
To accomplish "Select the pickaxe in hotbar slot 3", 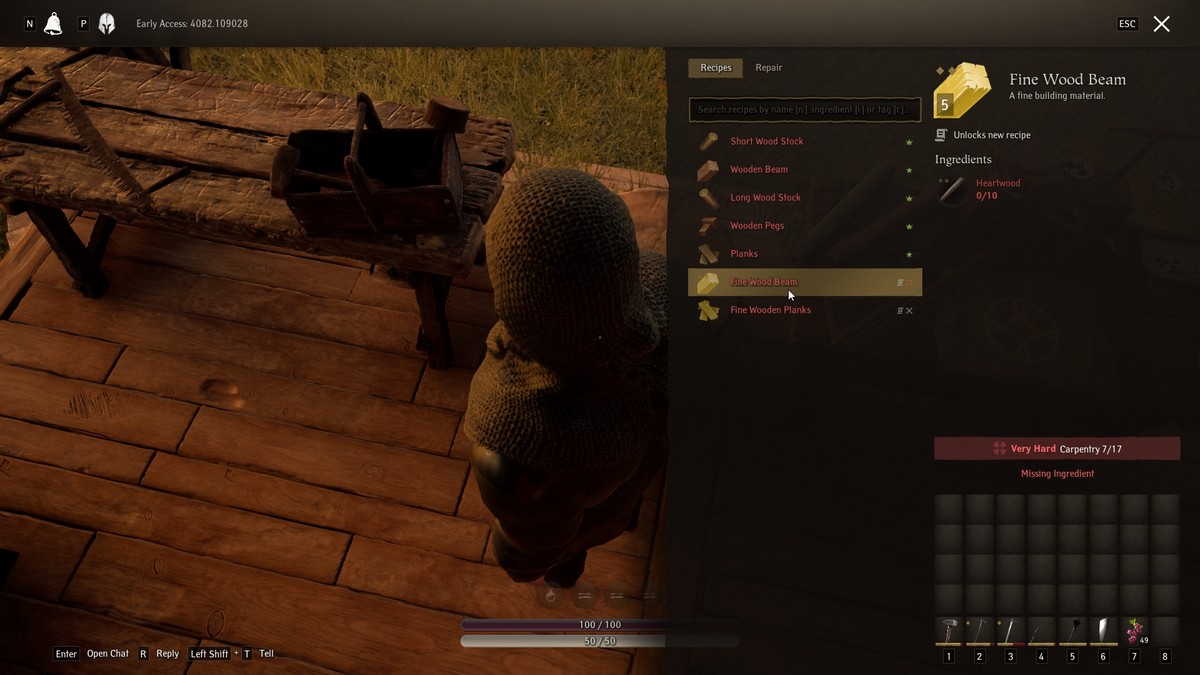I will coord(1010,631).
